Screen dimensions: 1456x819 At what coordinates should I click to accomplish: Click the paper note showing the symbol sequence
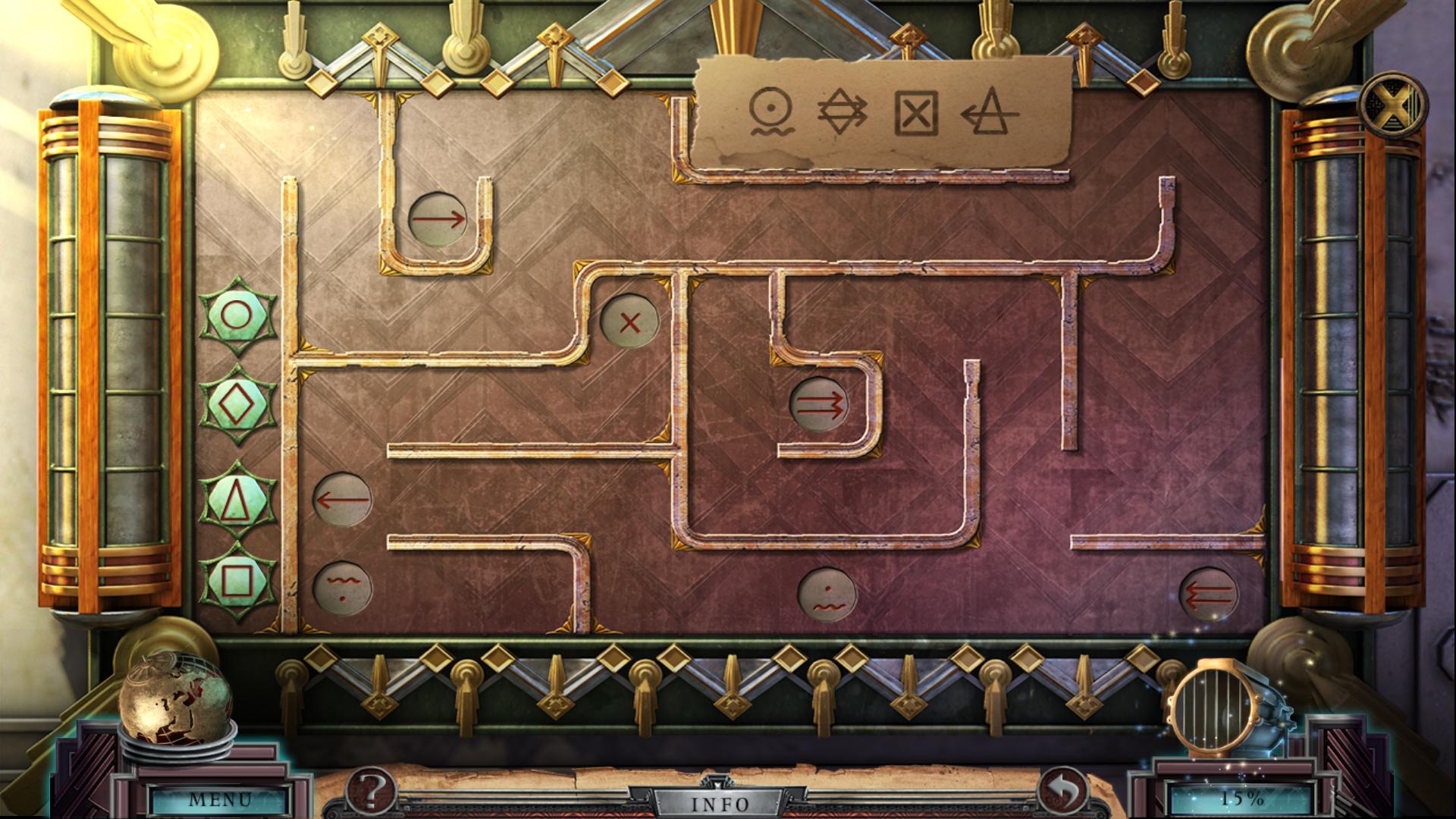point(880,118)
